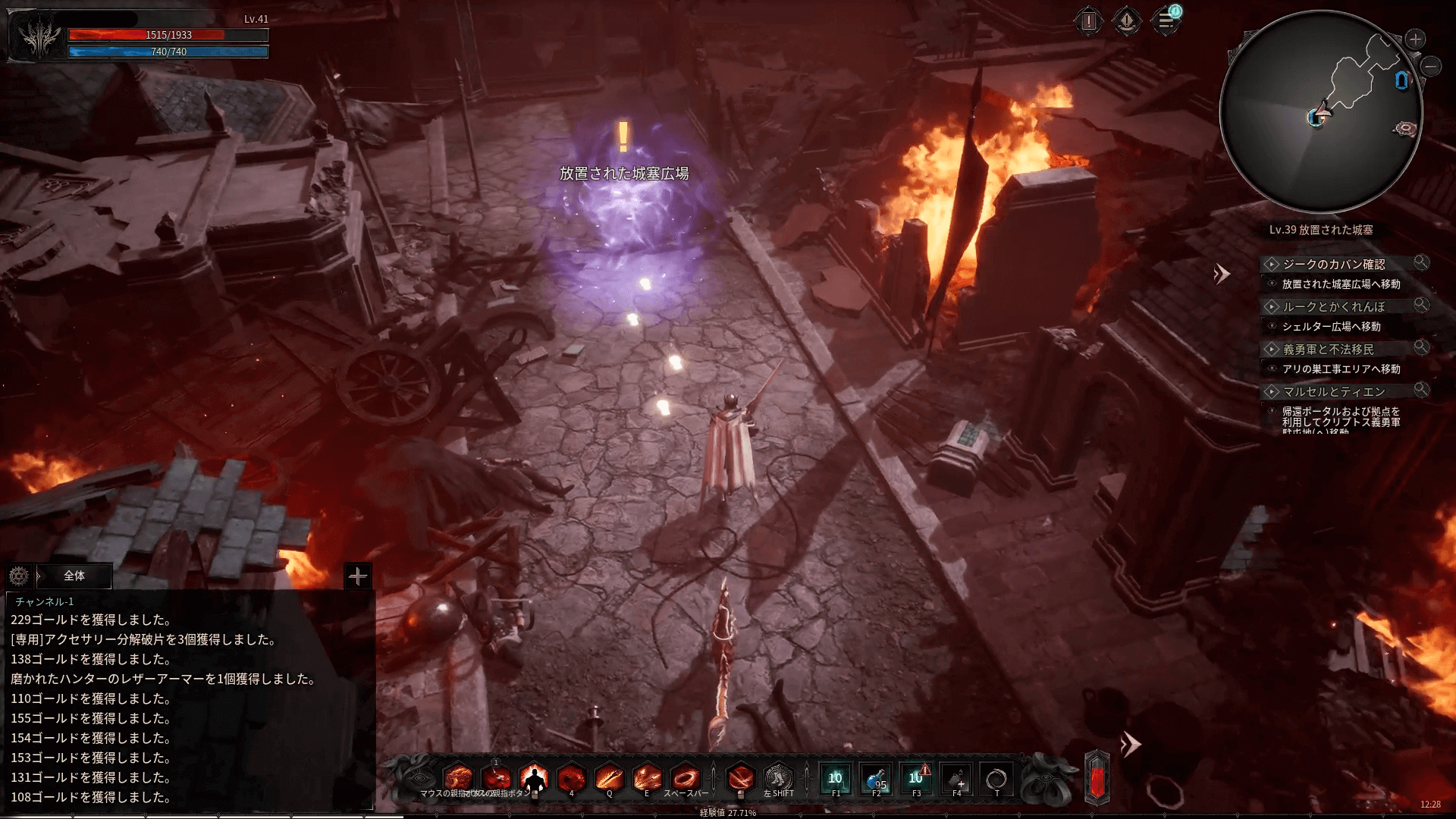Zoom in the minimap with plus button
The image size is (1456, 819).
pyautogui.click(x=1415, y=39)
